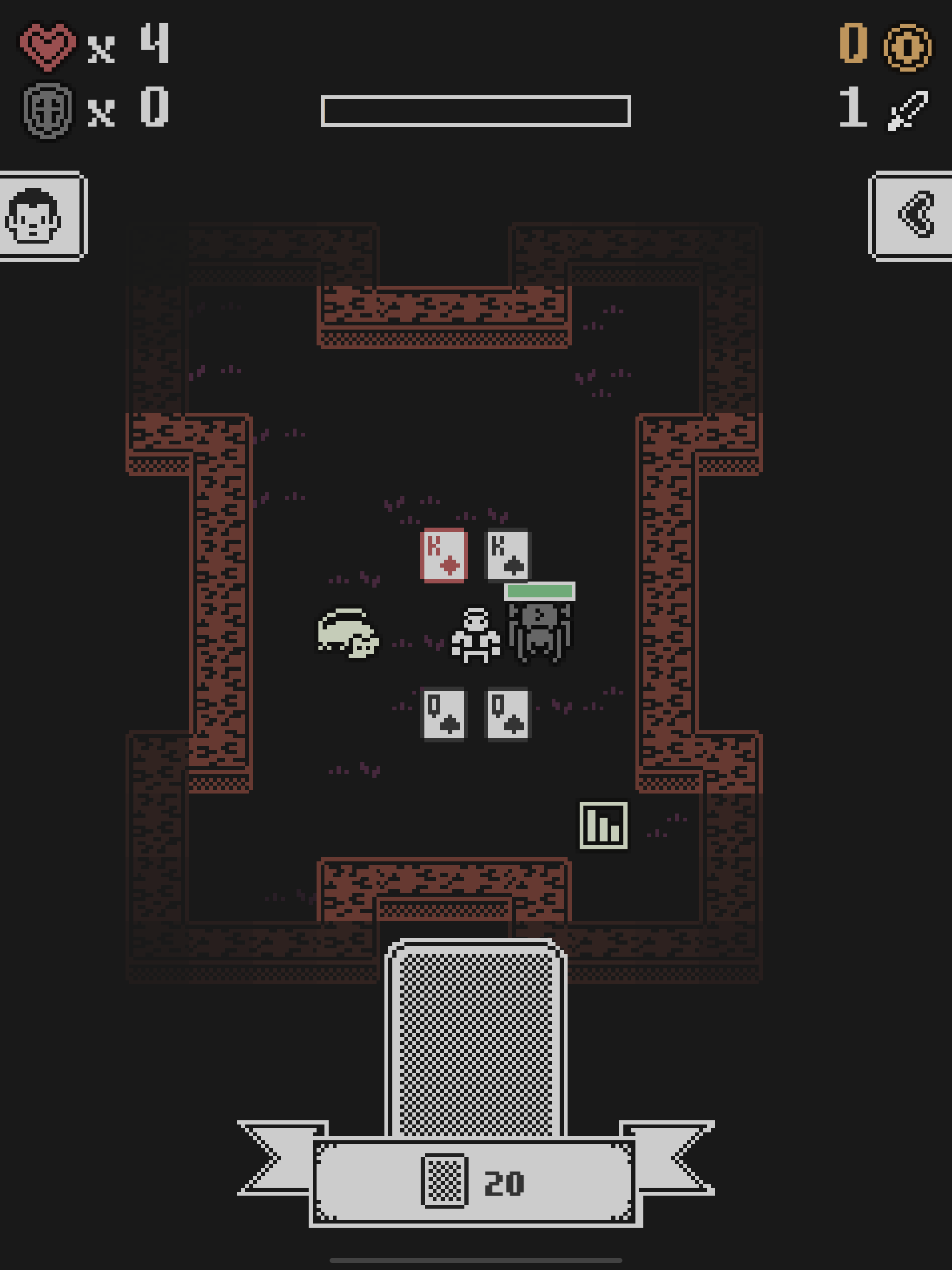Select the shield defense icon

coord(49,110)
